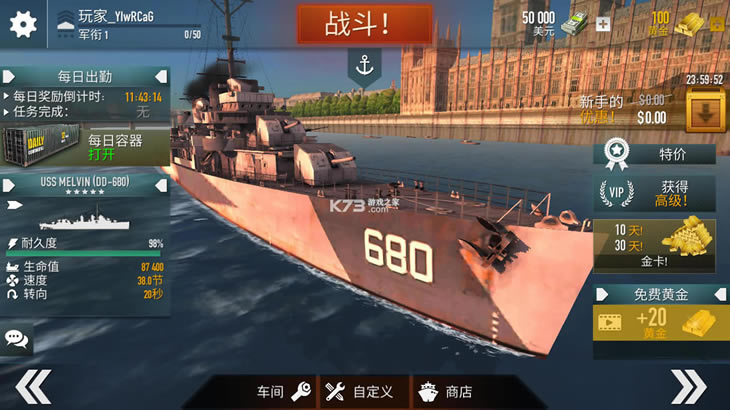Open the chat bubble panel
The height and width of the screenshot is (410, 730).
click(x=16, y=338)
